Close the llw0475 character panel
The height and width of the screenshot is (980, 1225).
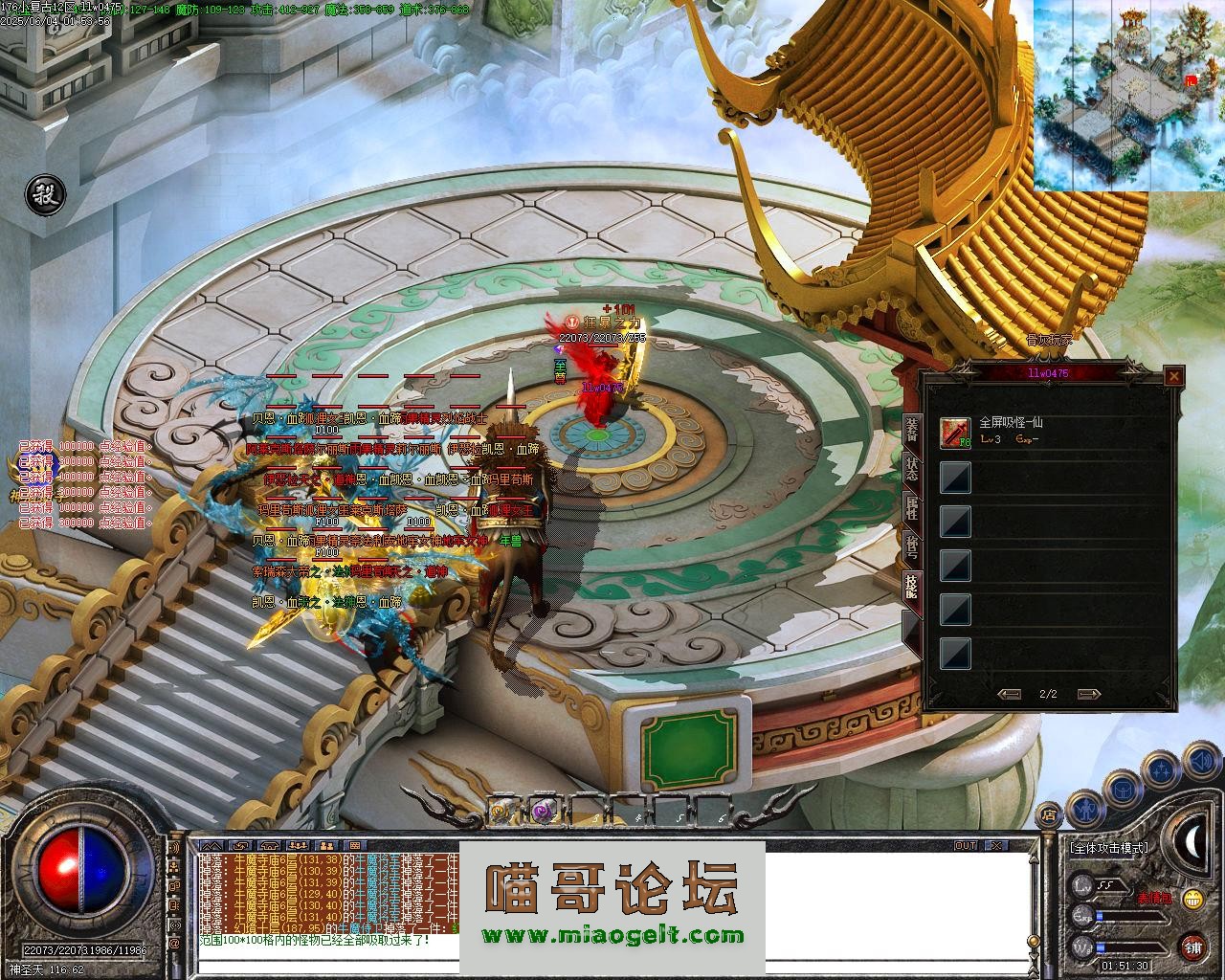click(1173, 376)
